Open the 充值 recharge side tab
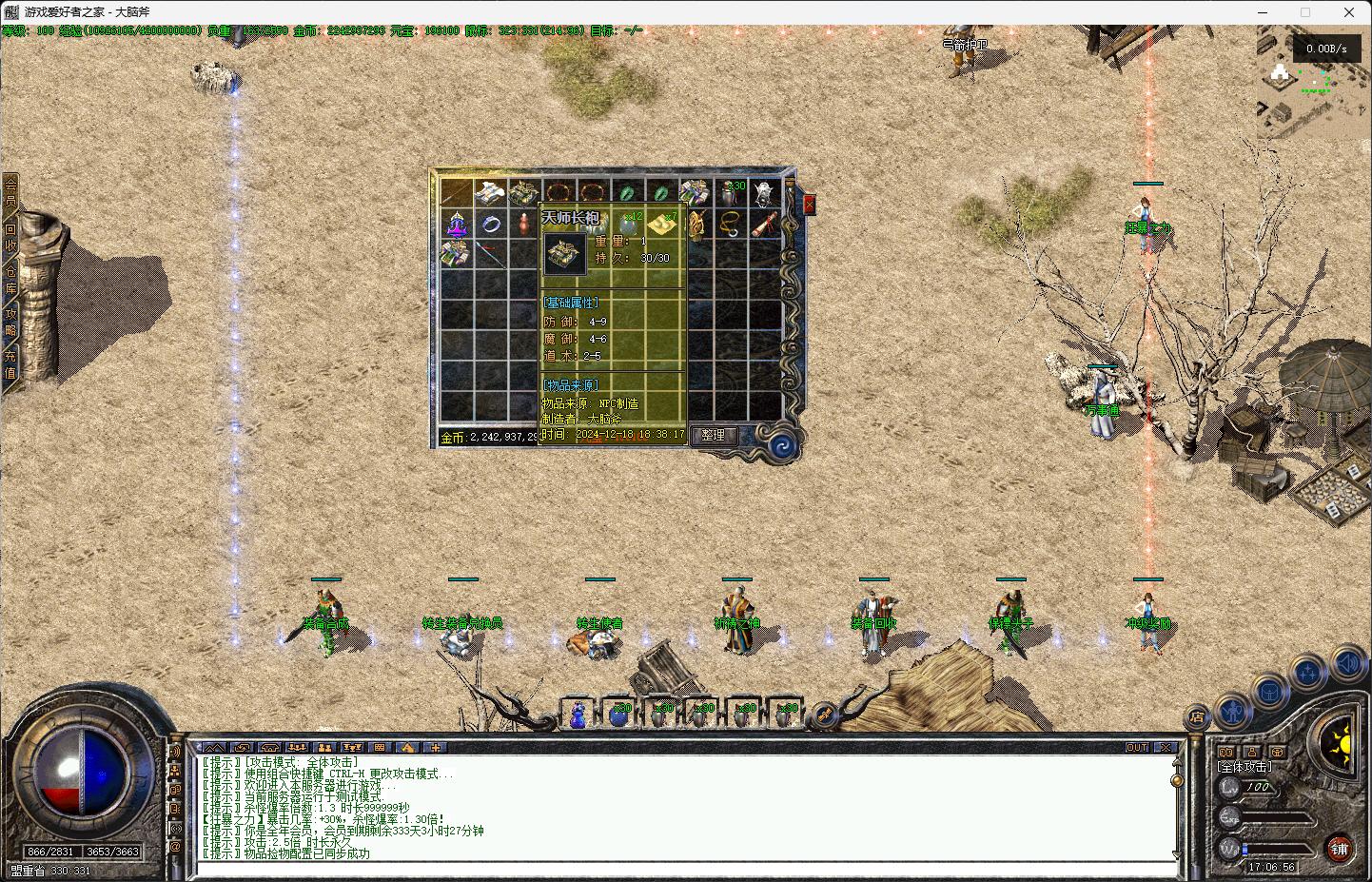1372x882 pixels. pos(10,364)
